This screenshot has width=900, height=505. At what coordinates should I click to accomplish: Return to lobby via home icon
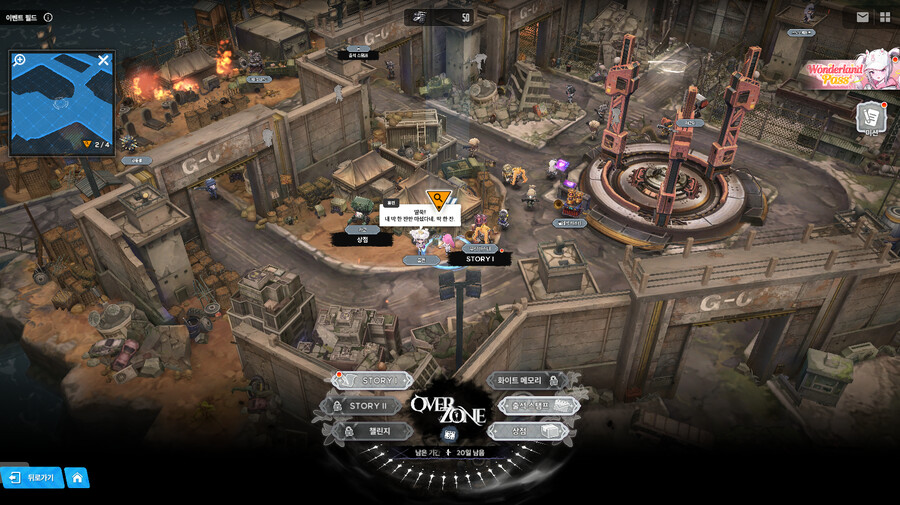[x=77, y=478]
